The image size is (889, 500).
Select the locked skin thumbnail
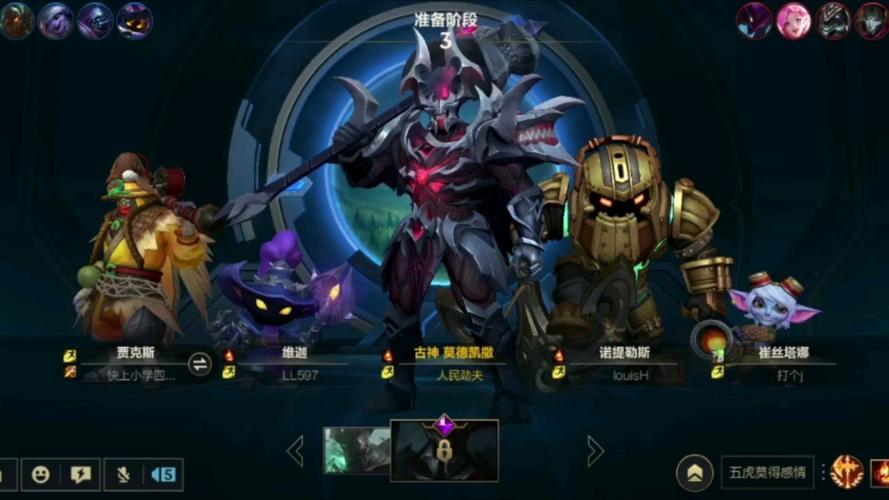click(444, 450)
